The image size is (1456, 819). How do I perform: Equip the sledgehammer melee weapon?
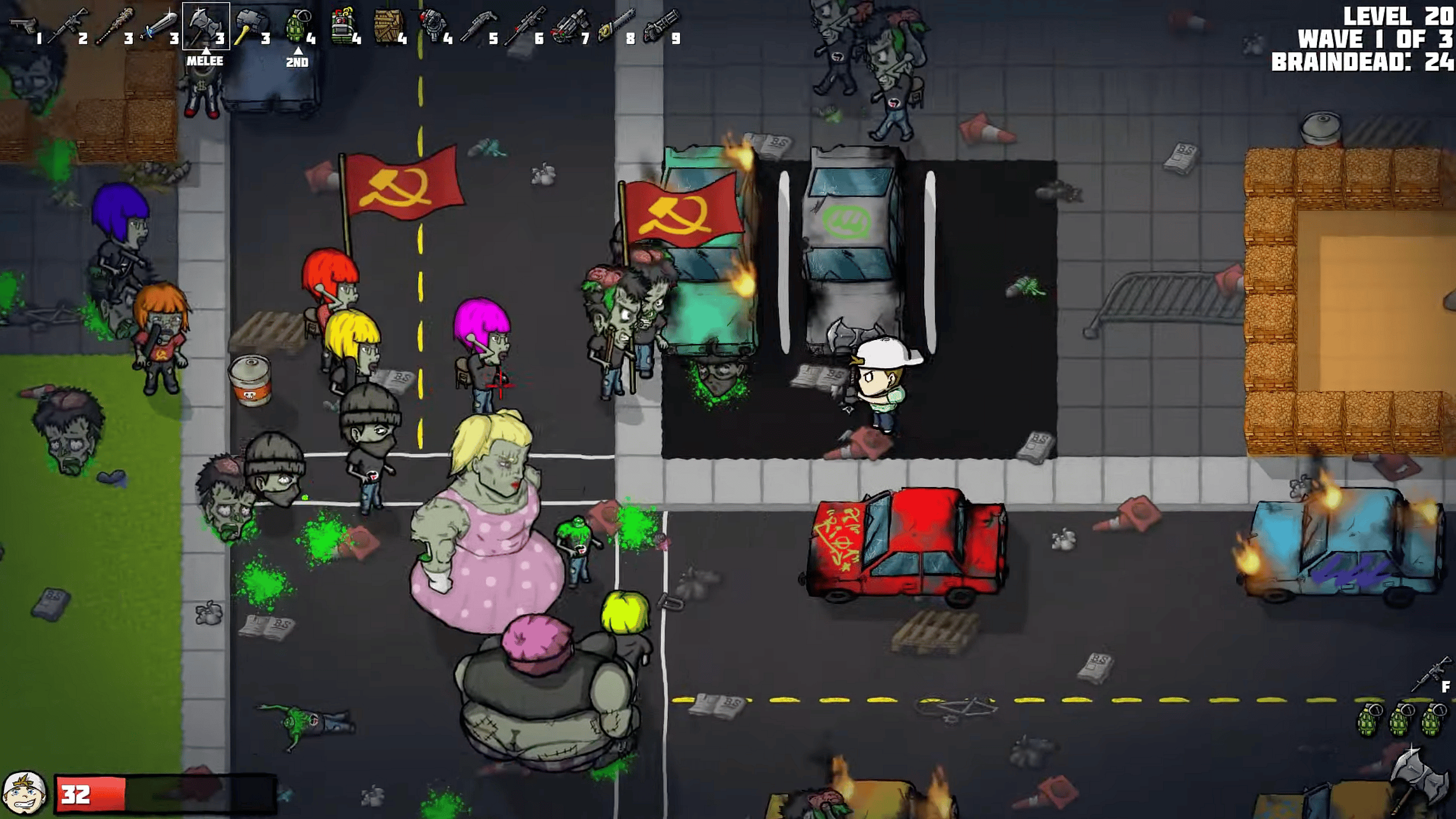[x=250, y=25]
